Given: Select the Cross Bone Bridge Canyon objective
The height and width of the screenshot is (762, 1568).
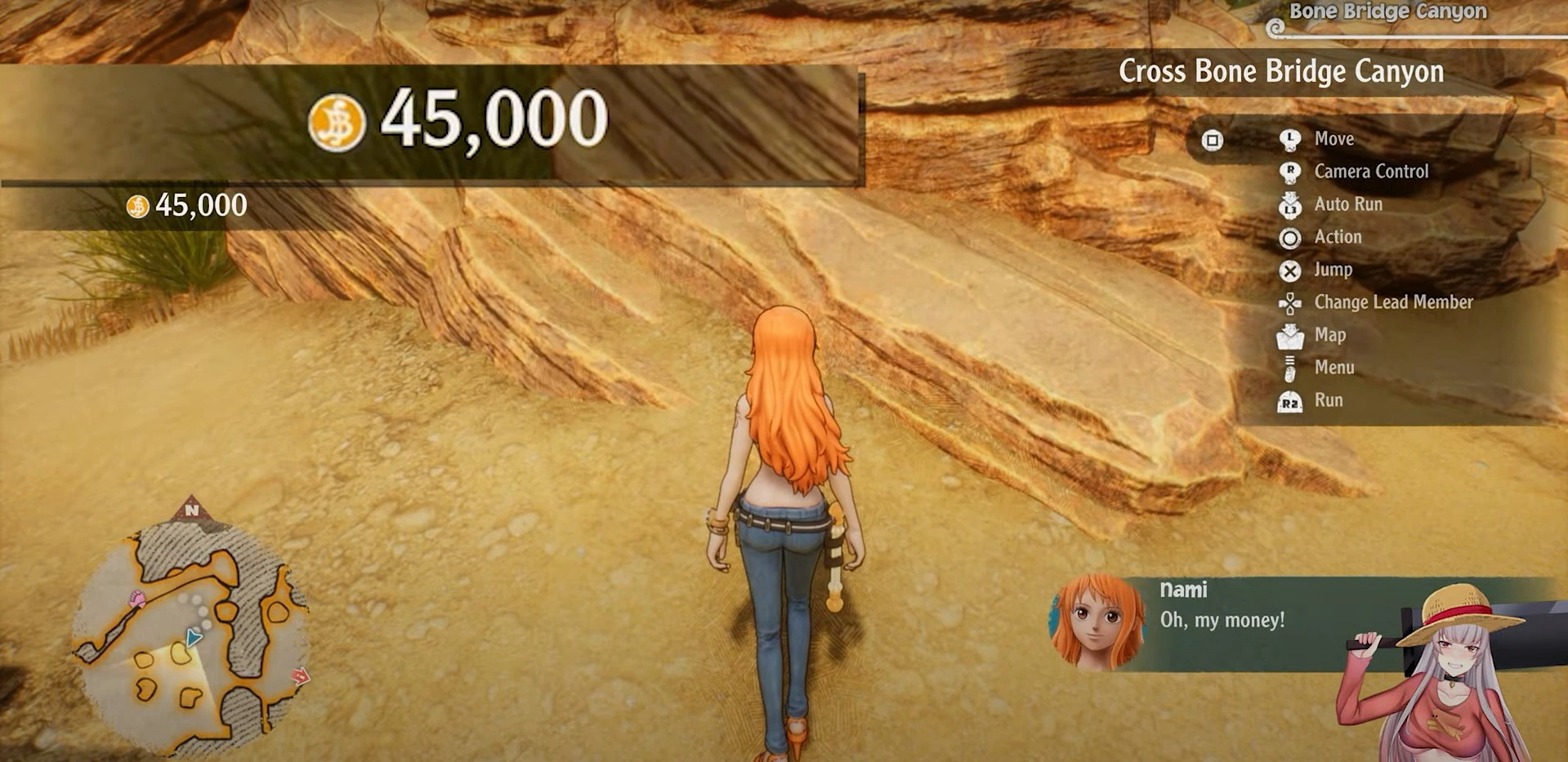Looking at the screenshot, I should pos(1280,72).
